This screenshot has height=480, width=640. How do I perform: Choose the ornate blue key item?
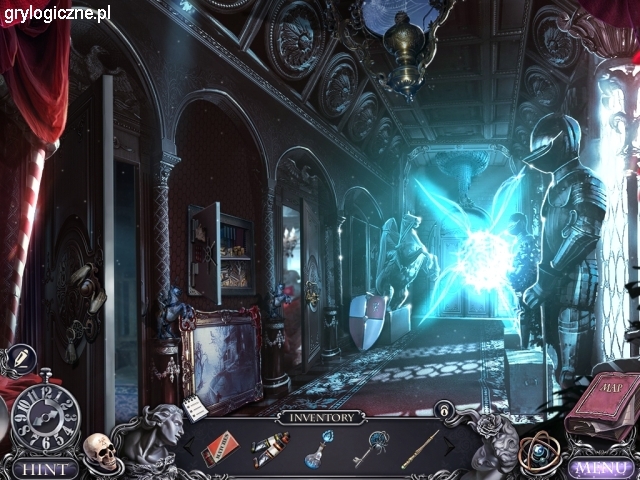coord(373,448)
